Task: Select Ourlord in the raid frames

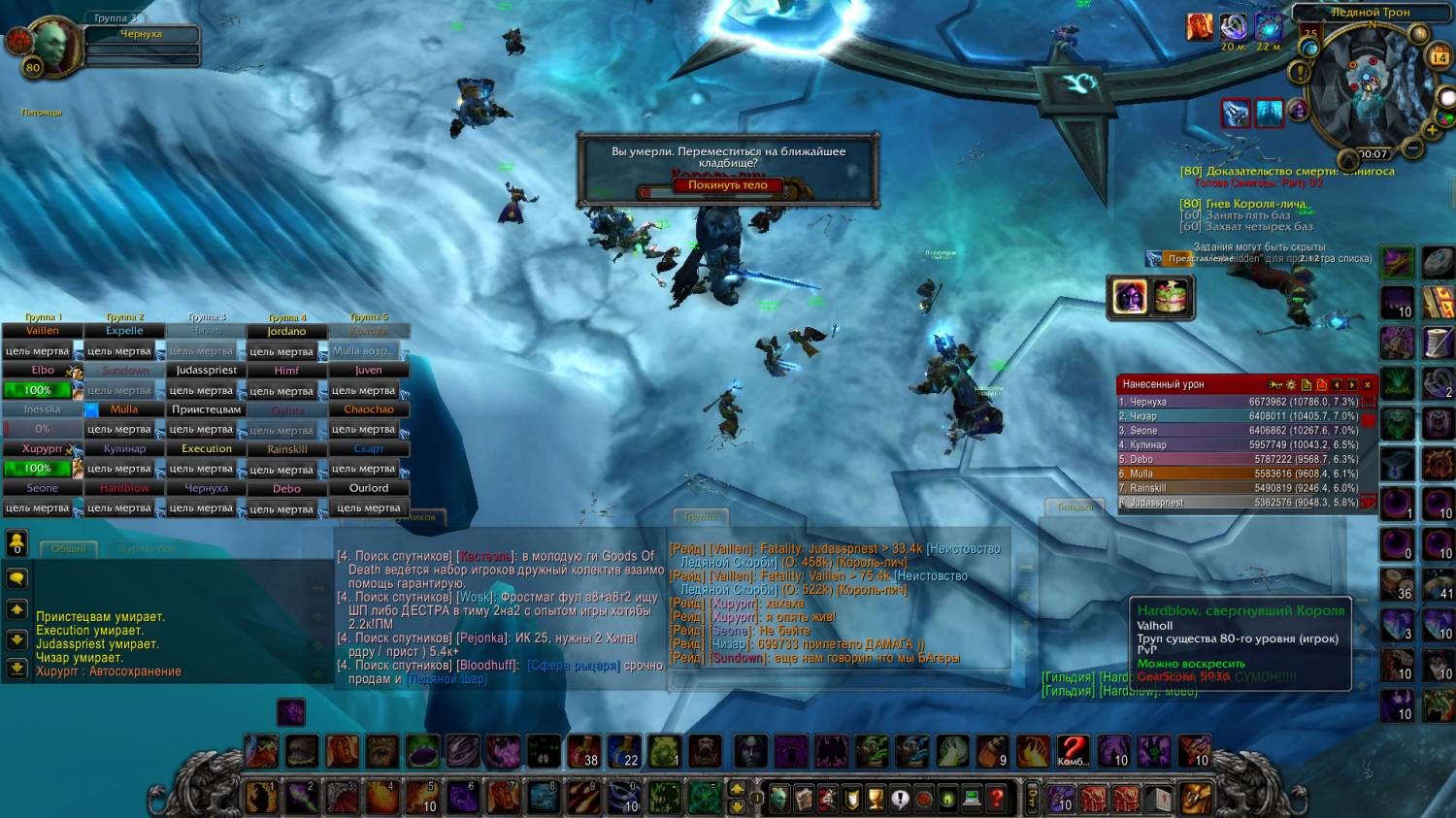Action: click(368, 488)
